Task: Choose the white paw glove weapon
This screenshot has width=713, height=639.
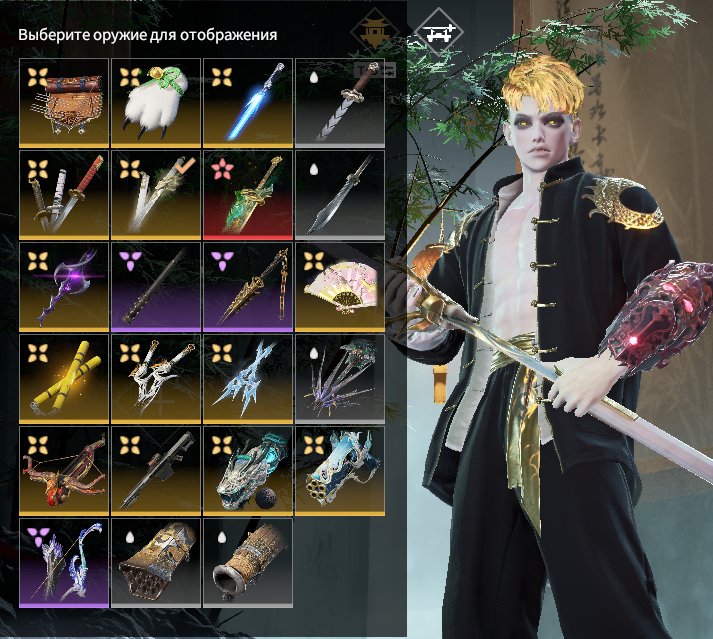Action: [156, 103]
